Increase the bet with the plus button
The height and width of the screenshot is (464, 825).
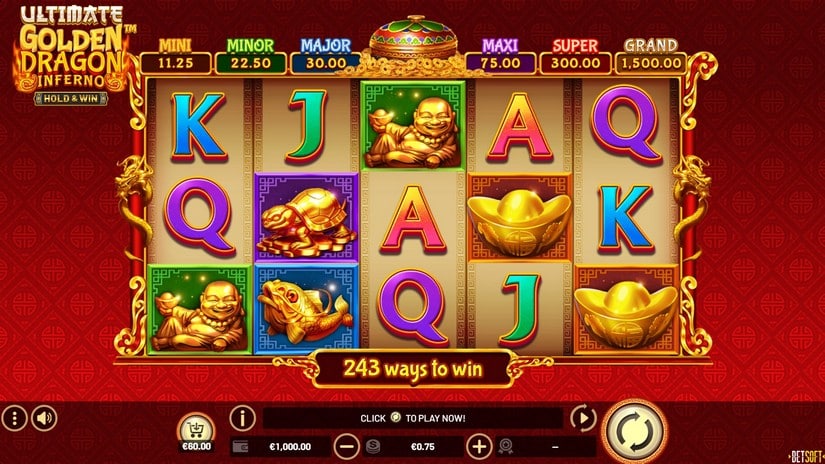click(479, 447)
